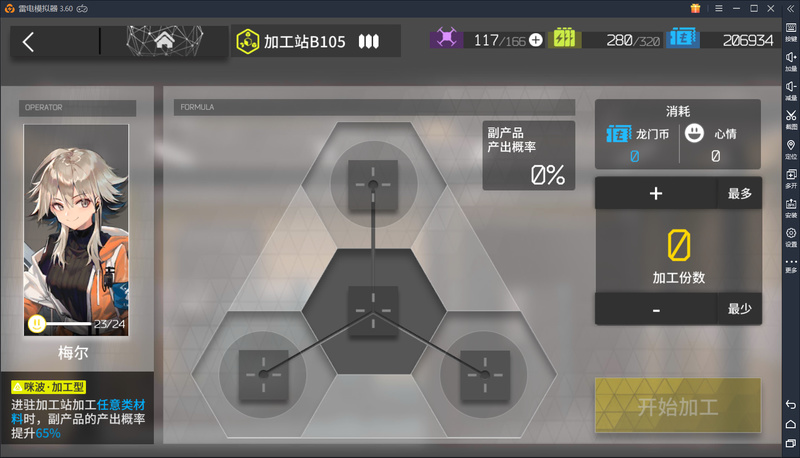Set quantity to 最多 (maximum)
Screen dimensions: 800x458
click(739, 194)
